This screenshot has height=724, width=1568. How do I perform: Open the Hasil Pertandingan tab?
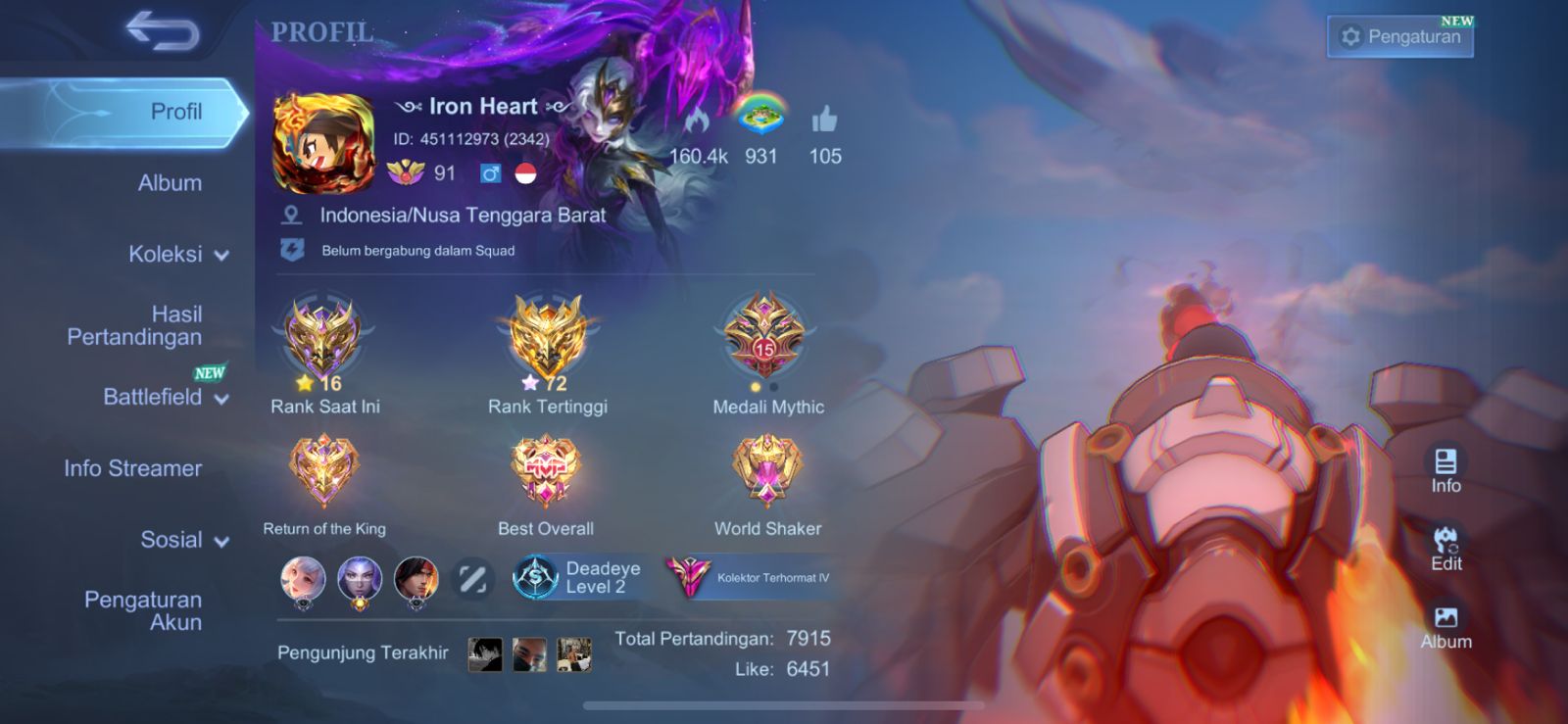(x=135, y=325)
